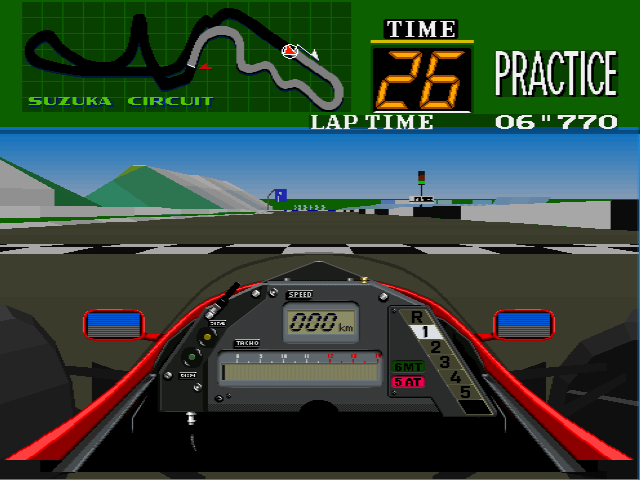Choose the 6MT transmission indicator
640x480 pixels.
(407, 366)
